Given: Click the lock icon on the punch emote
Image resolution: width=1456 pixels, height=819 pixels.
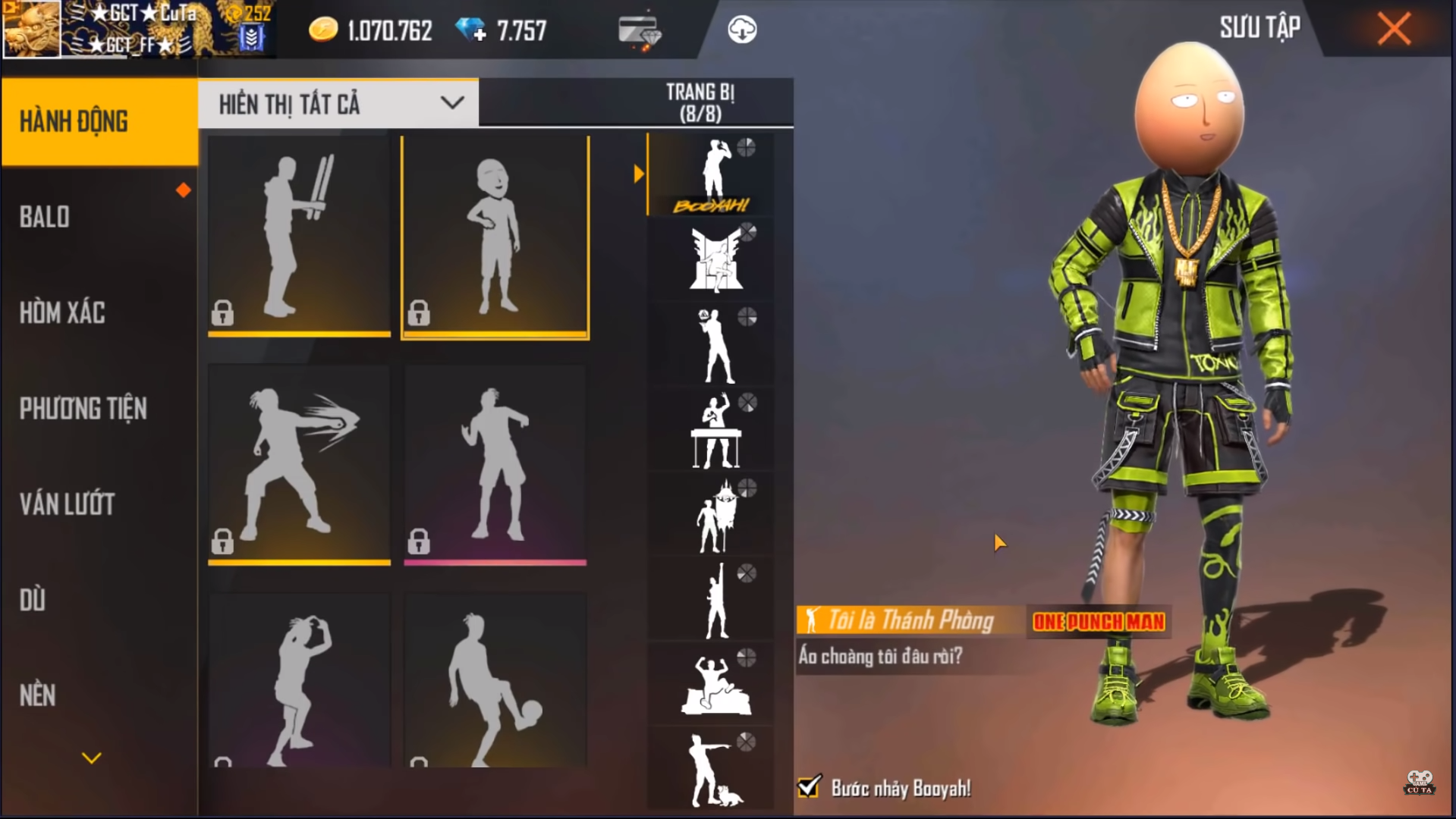Looking at the screenshot, I should click(x=222, y=541).
